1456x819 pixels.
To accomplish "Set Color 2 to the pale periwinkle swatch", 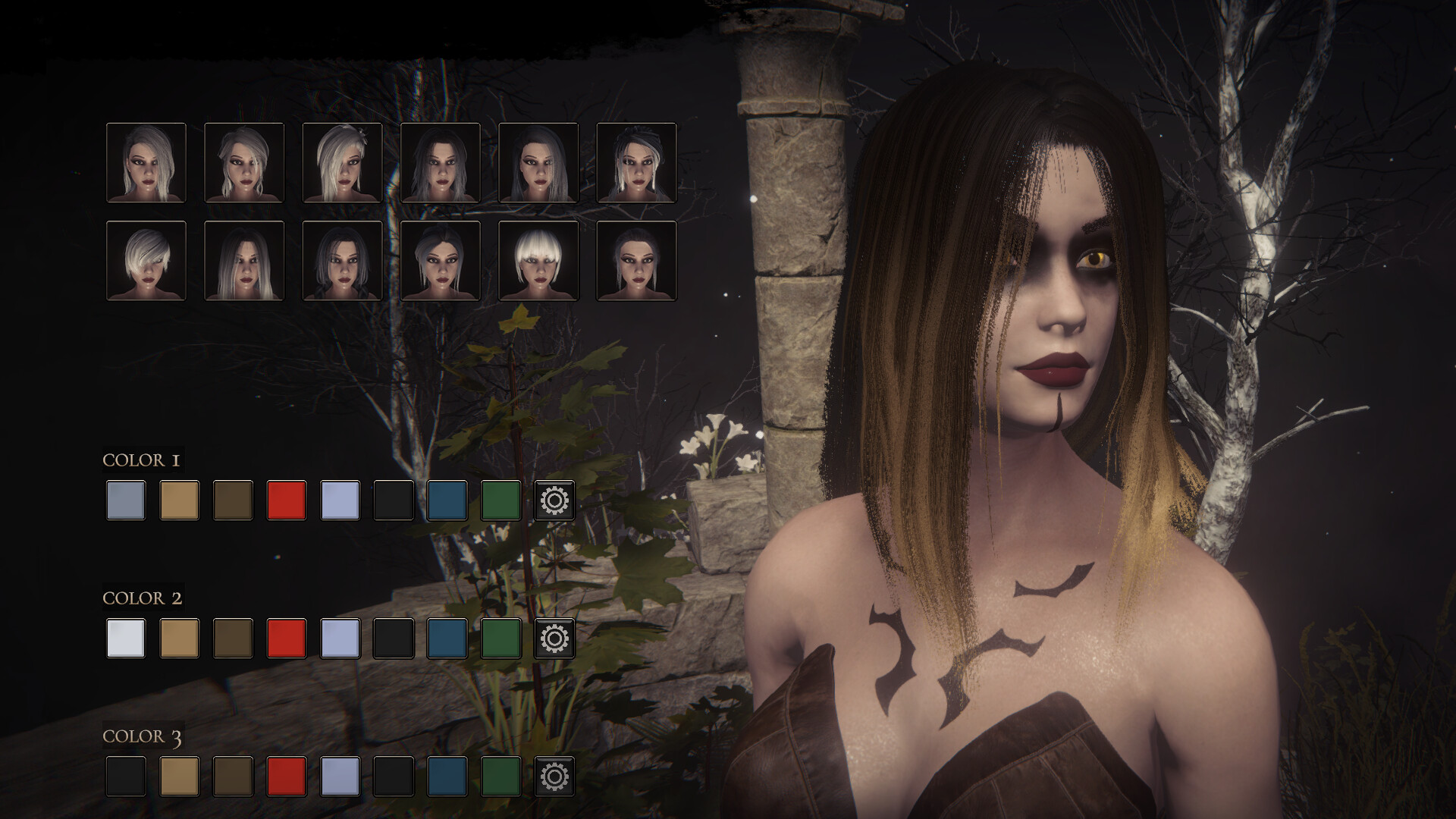I will click(340, 639).
